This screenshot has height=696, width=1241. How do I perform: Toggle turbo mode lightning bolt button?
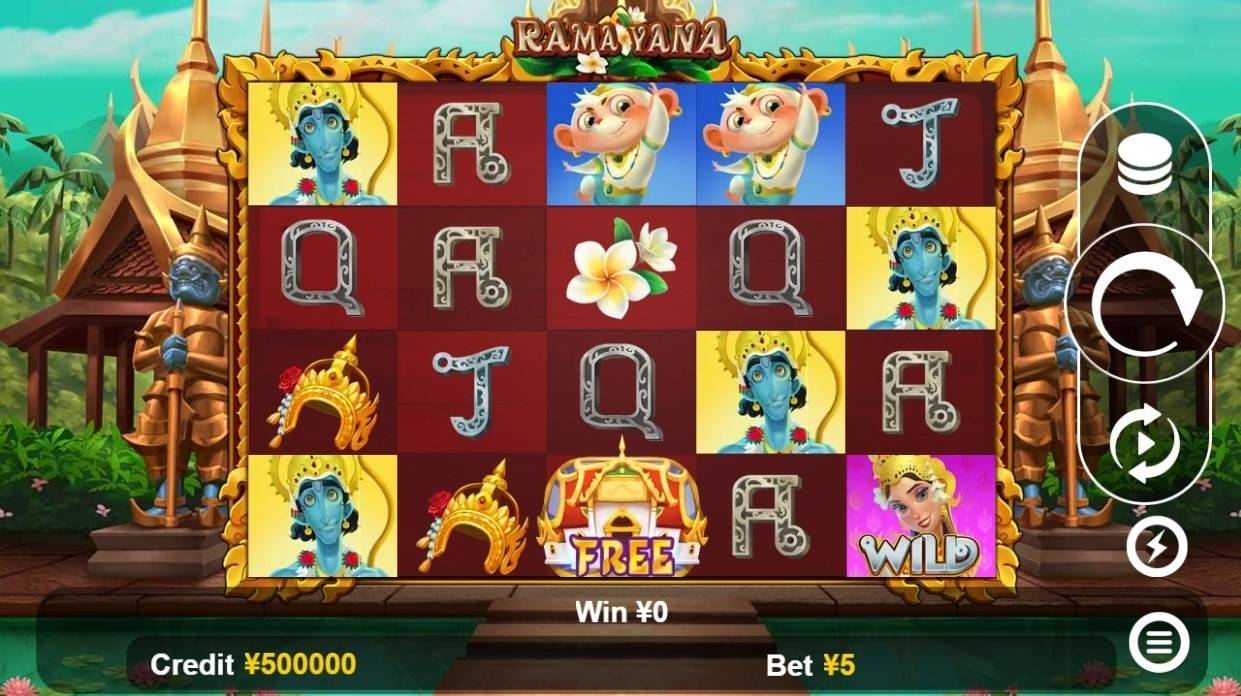point(1156,547)
